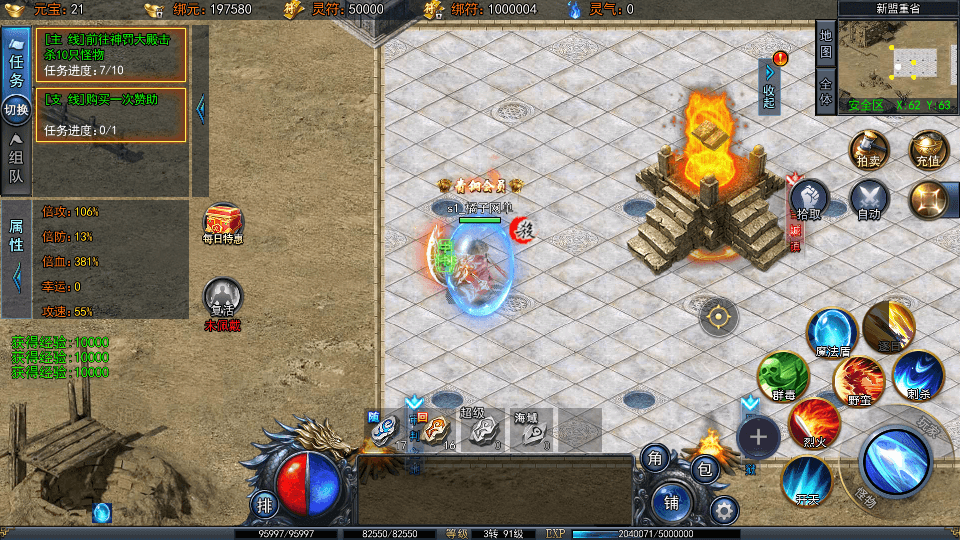Click the 复活 revive icon

coord(222,300)
